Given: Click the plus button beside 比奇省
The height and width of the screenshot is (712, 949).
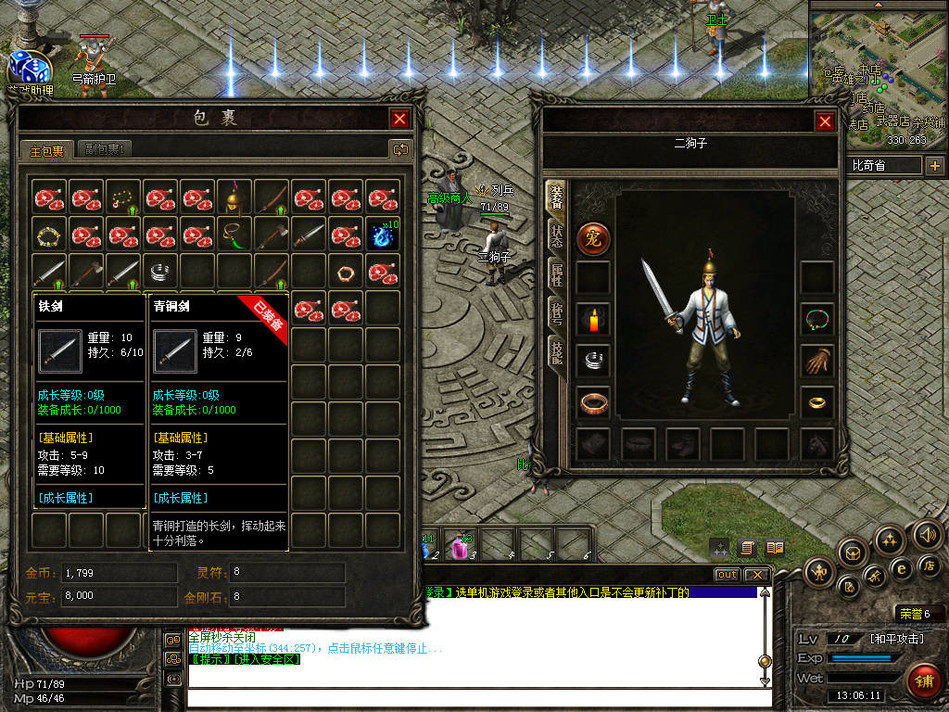Looking at the screenshot, I should (935, 165).
